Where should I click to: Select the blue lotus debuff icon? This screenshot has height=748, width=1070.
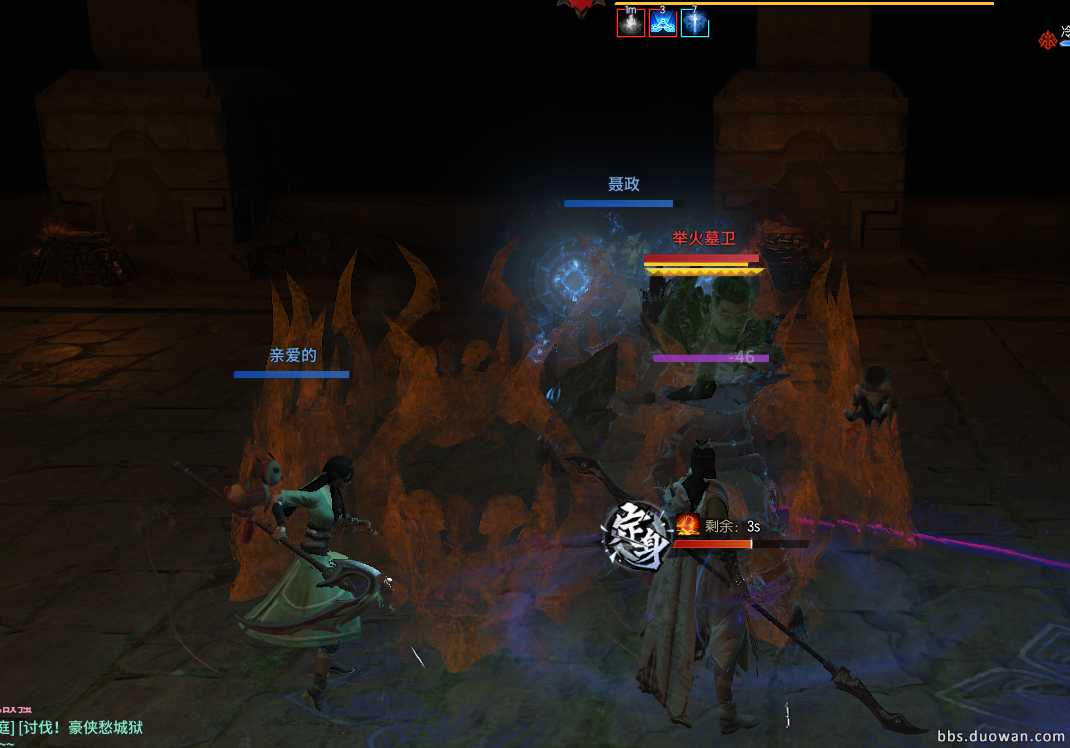click(662, 23)
